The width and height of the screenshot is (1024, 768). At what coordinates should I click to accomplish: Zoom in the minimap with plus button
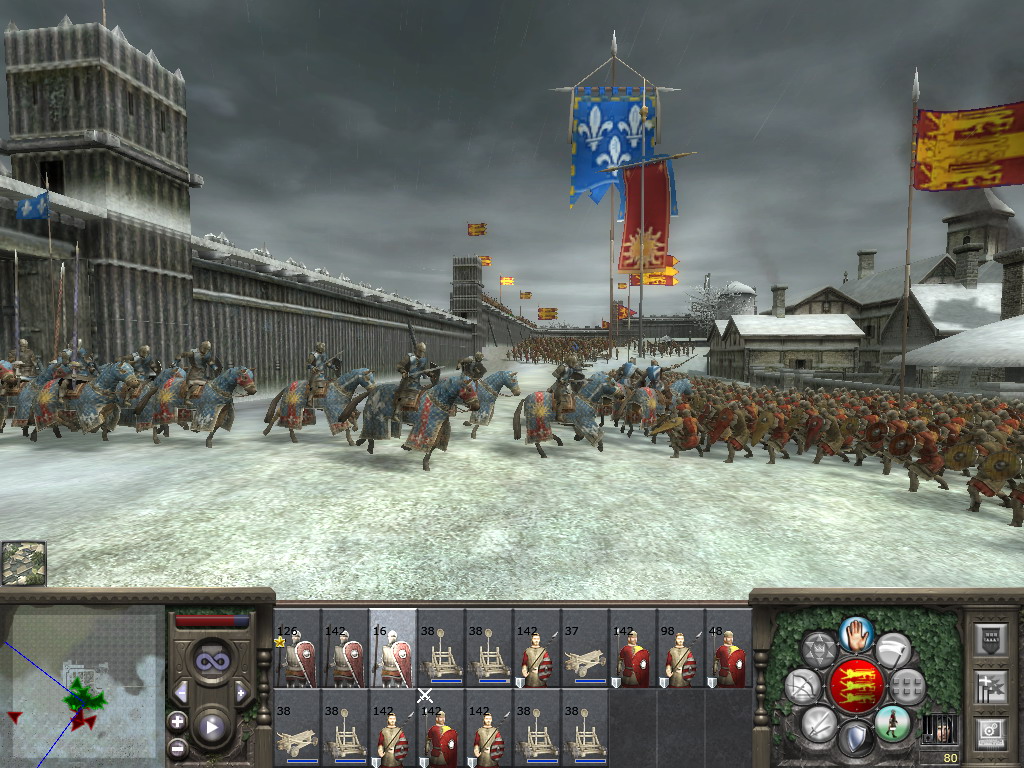(x=178, y=721)
